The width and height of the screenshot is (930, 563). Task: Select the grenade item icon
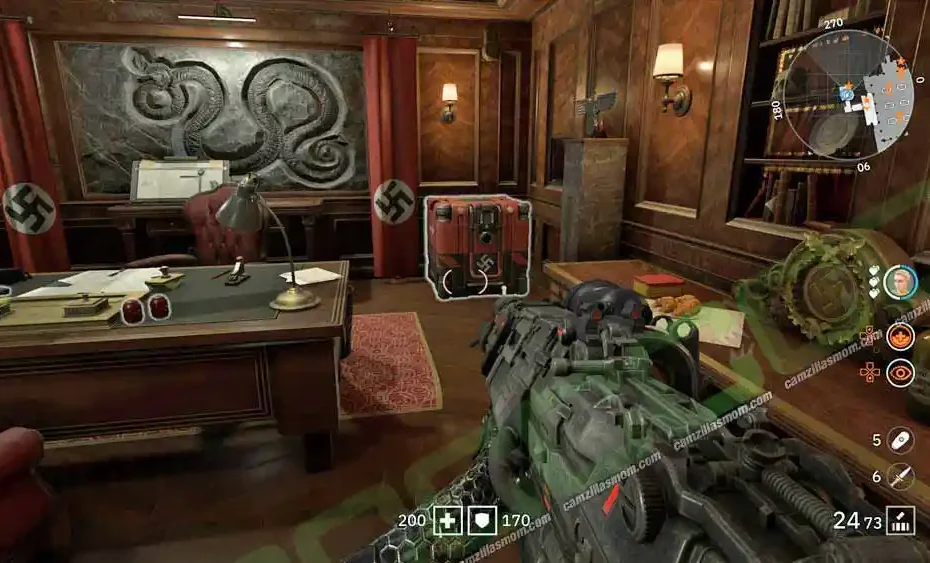click(x=901, y=440)
